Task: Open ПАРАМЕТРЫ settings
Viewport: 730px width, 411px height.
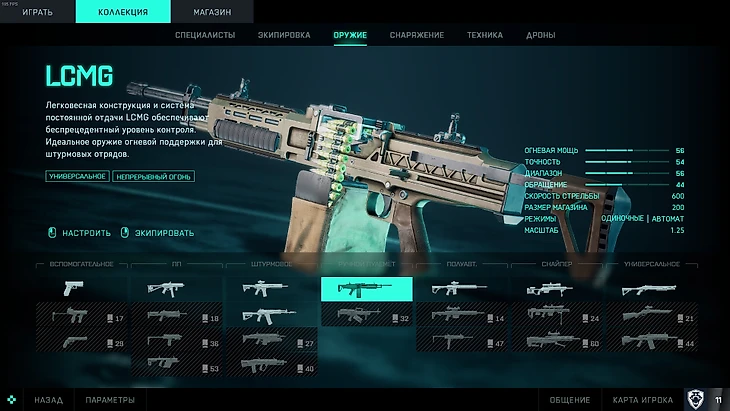Action: point(110,400)
